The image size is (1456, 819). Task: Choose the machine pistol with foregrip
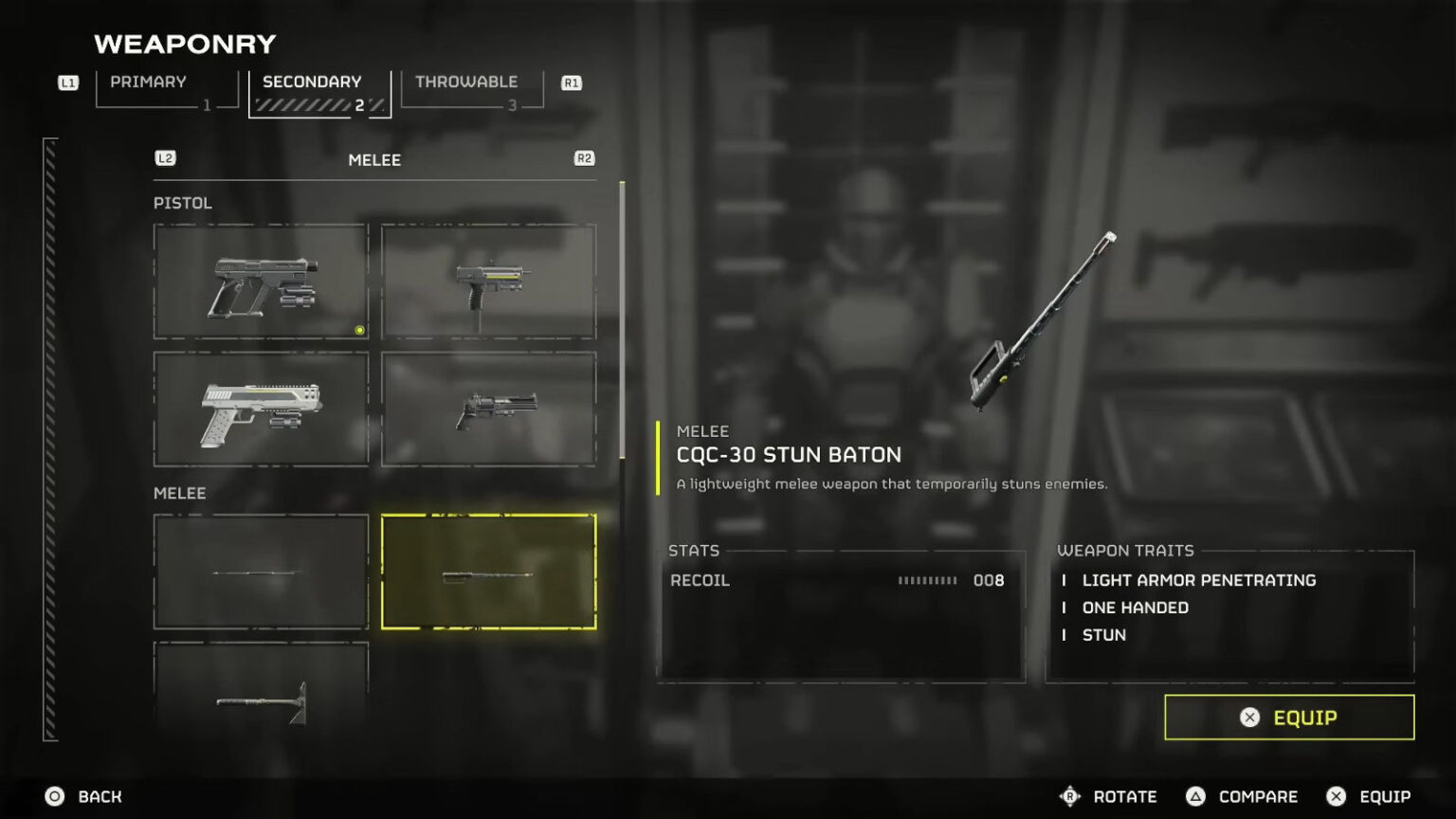(x=488, y=282)
